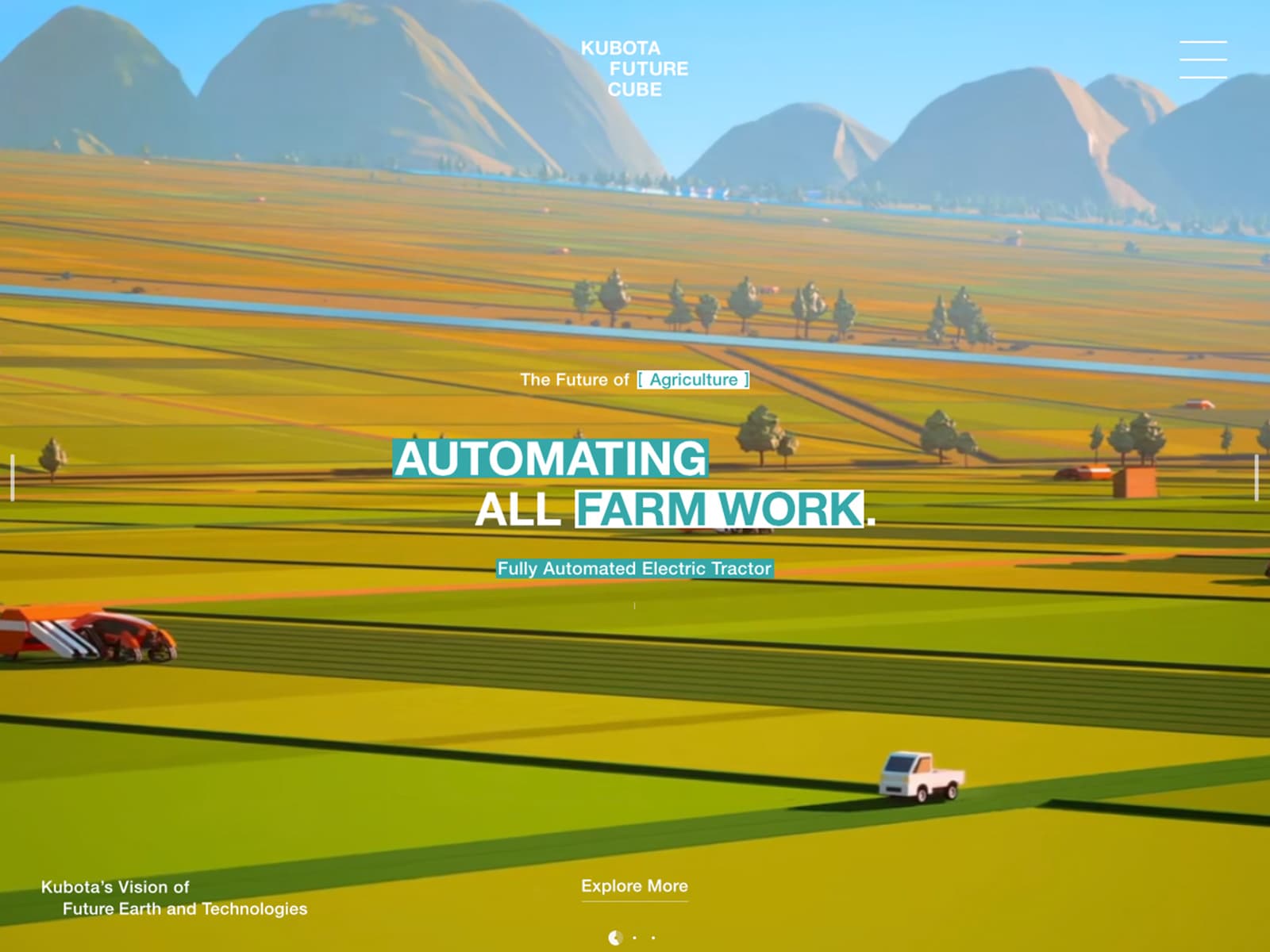Open the hamburger menu
This screenshot has width=1270, height=952.
coord(1203,59)
